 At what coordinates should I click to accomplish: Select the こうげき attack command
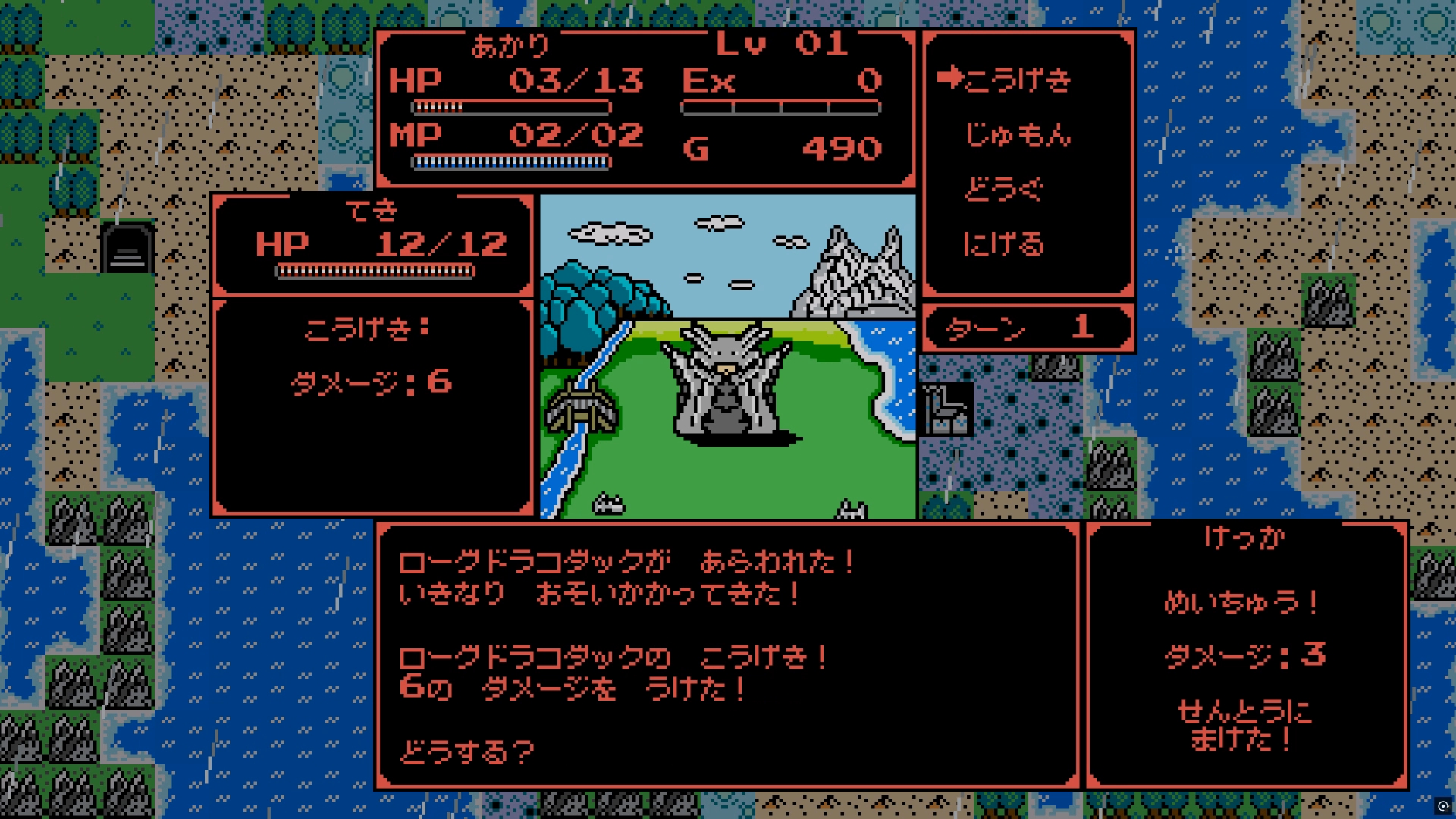[1018, 79]
